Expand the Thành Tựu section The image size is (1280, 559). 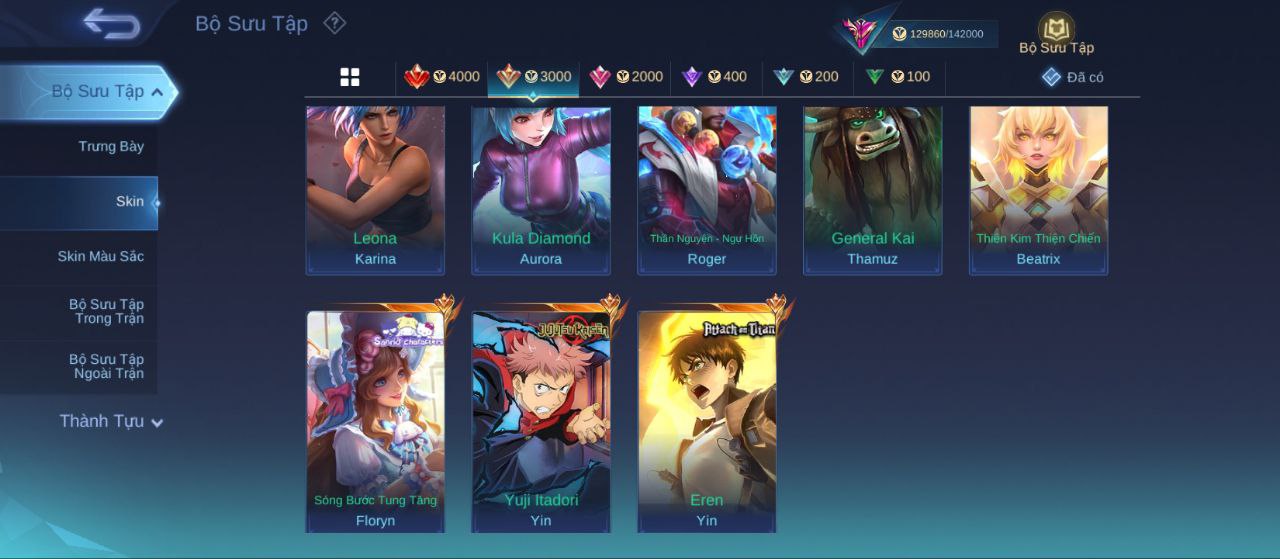click(x=110, y=421)
